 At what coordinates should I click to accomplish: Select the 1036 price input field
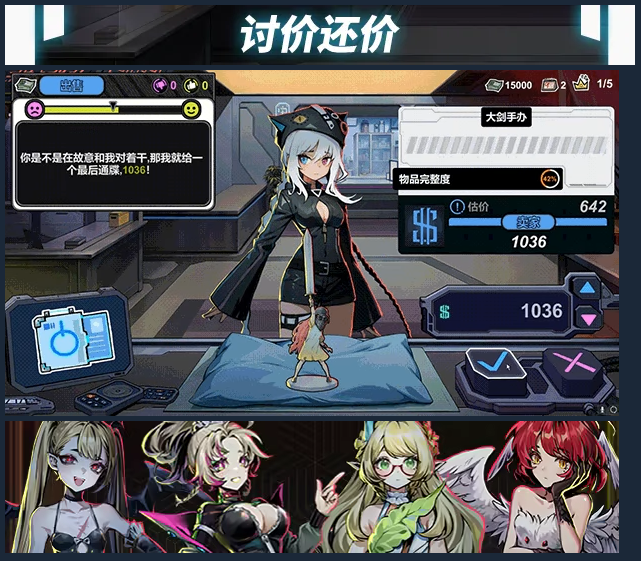pyautogui.click(x=502, y=311)
